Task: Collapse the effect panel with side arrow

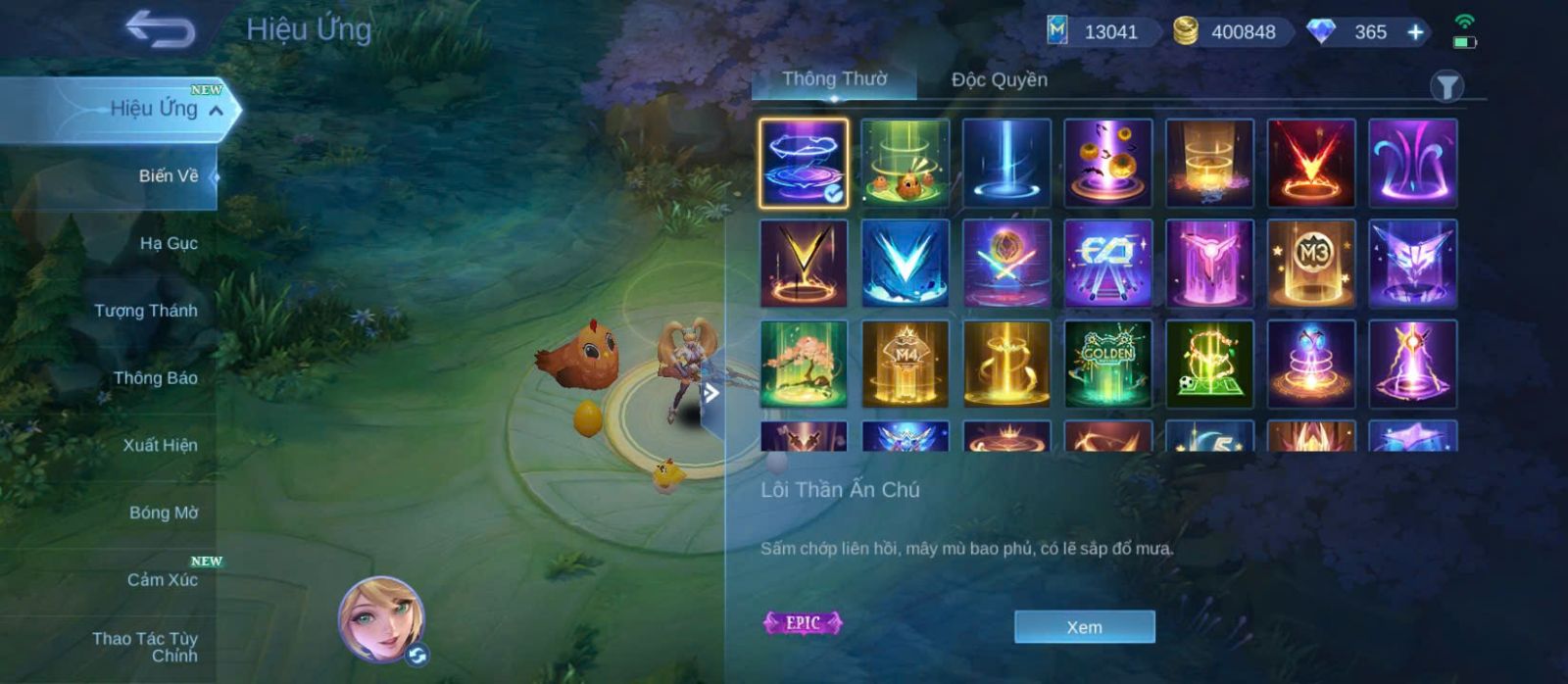Action: (712, 394)
